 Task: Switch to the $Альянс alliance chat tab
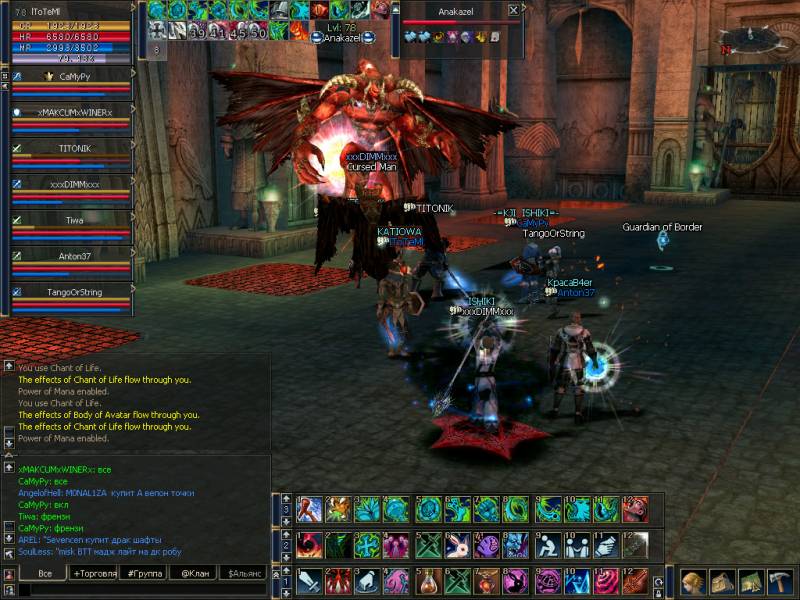pyautogui.click(x=244, y=573)
